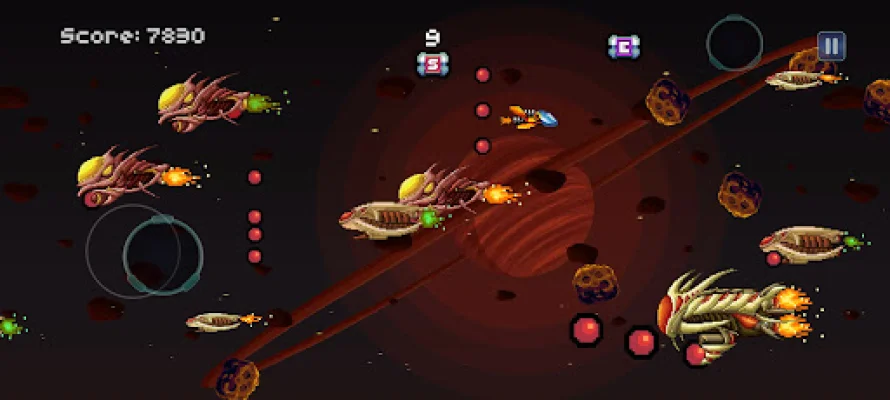
Task: Pause the game with the pause button
Action: point(831,46)
